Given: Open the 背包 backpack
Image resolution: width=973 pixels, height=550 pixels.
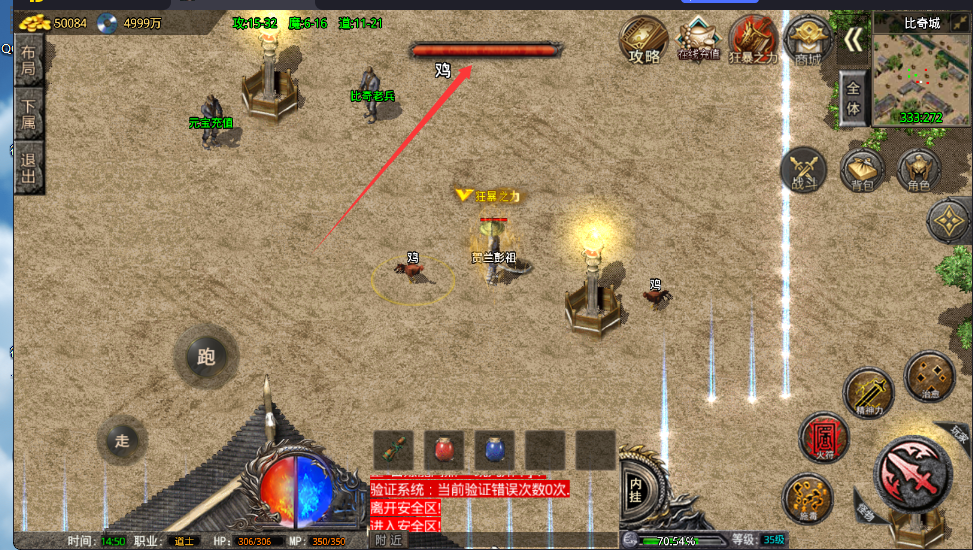Looking at the screenshot, I should (x=862, y=170).
